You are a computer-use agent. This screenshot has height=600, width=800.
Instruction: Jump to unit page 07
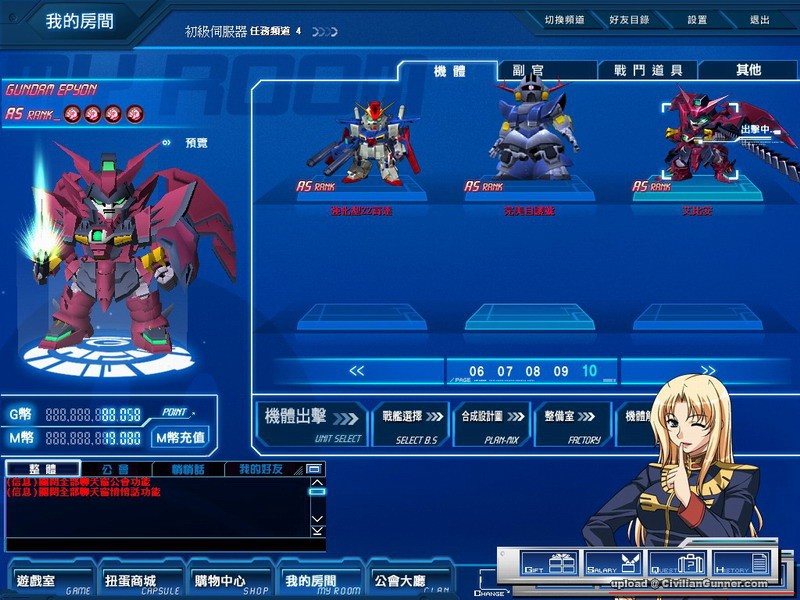[505, 372]
